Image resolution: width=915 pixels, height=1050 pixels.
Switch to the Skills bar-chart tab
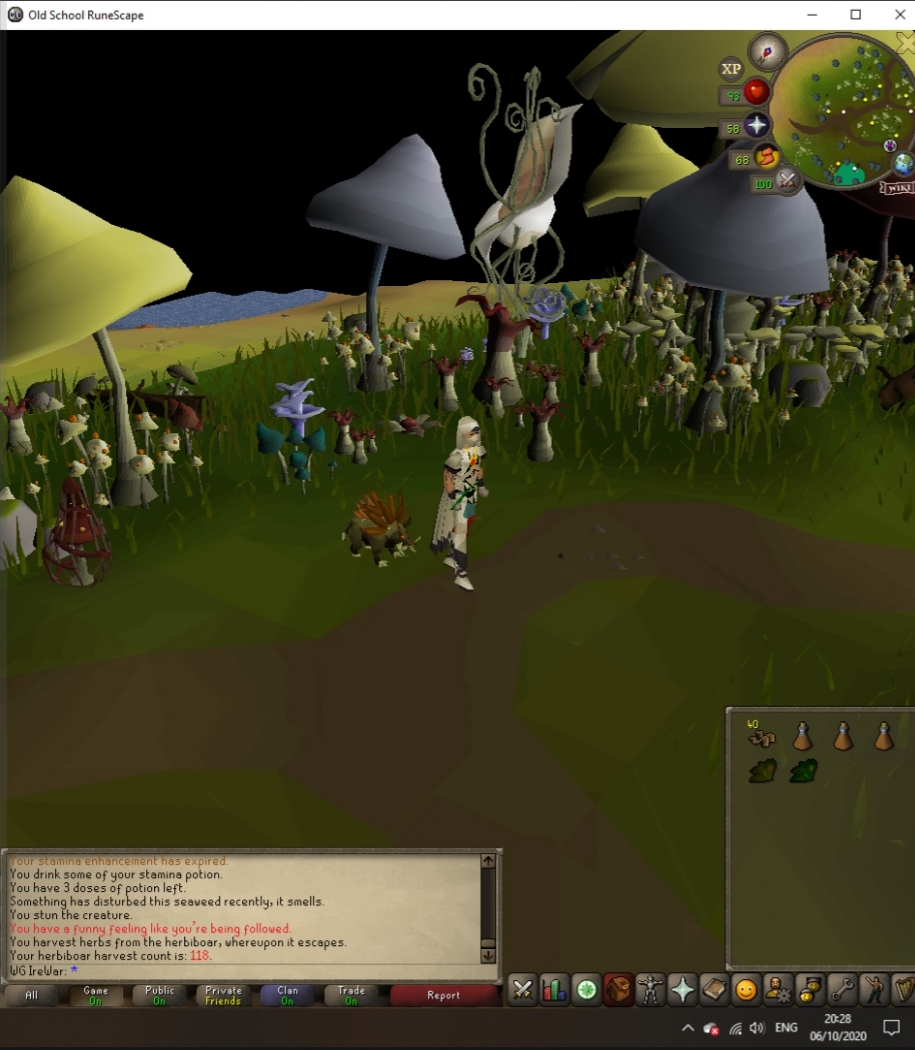[554, 990]
